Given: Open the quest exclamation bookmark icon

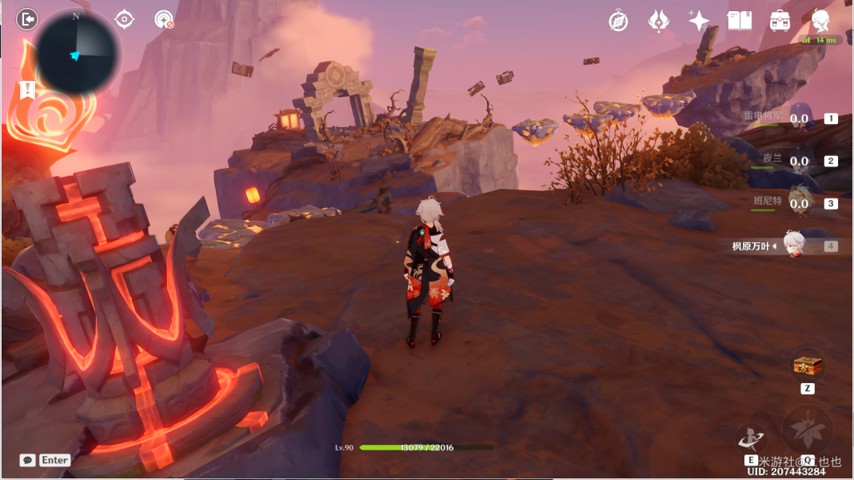Looking at the screenshot, I should pyautogui.click(x=27, y=90).
